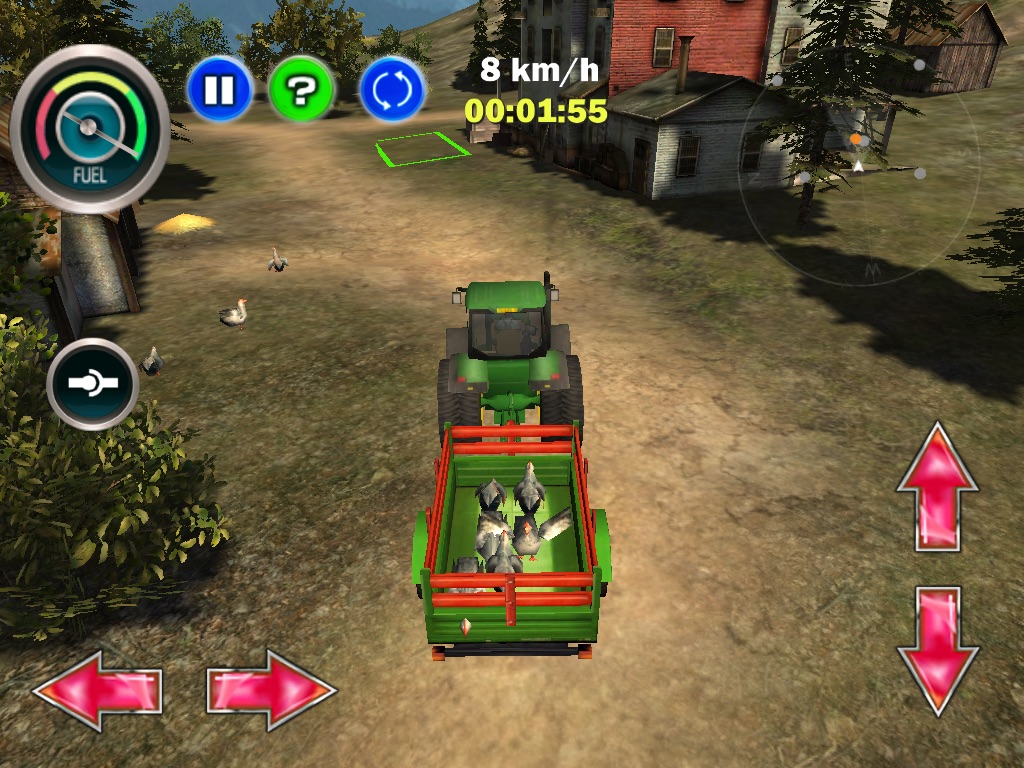Open help with the green question mark
This screenshot has height=768, width=1024.
301,90
